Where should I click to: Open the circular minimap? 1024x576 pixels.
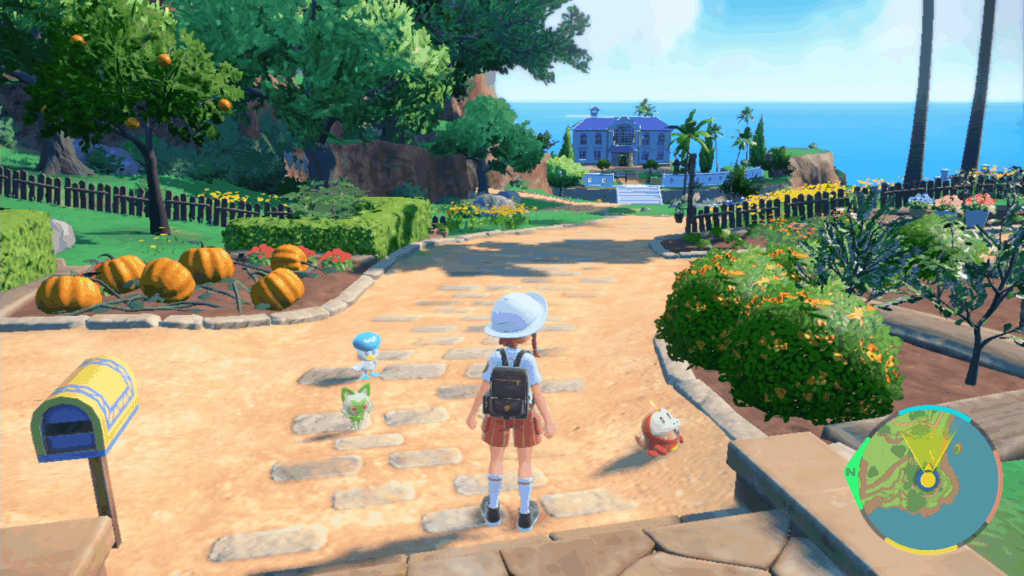pos(921,478)
